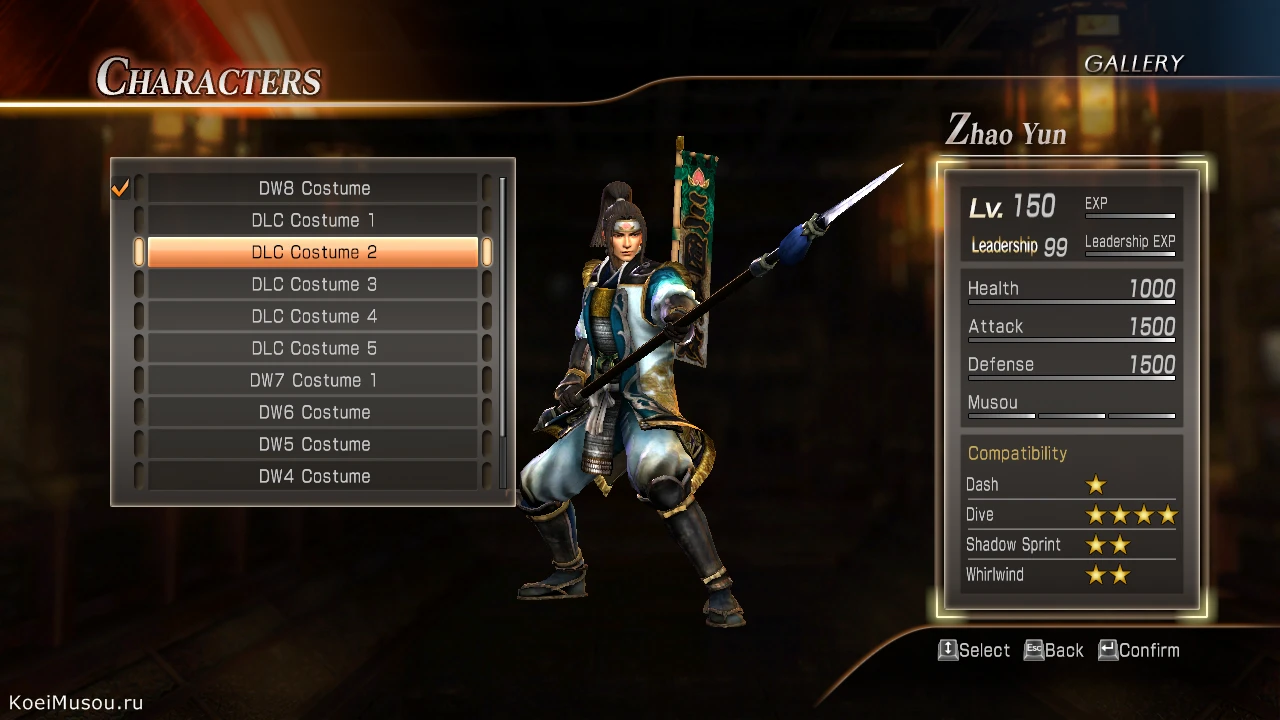Click the fourth star in Dive rating
The height and width of the screenshot is (720, 1280).
(x=1168, y=514)
